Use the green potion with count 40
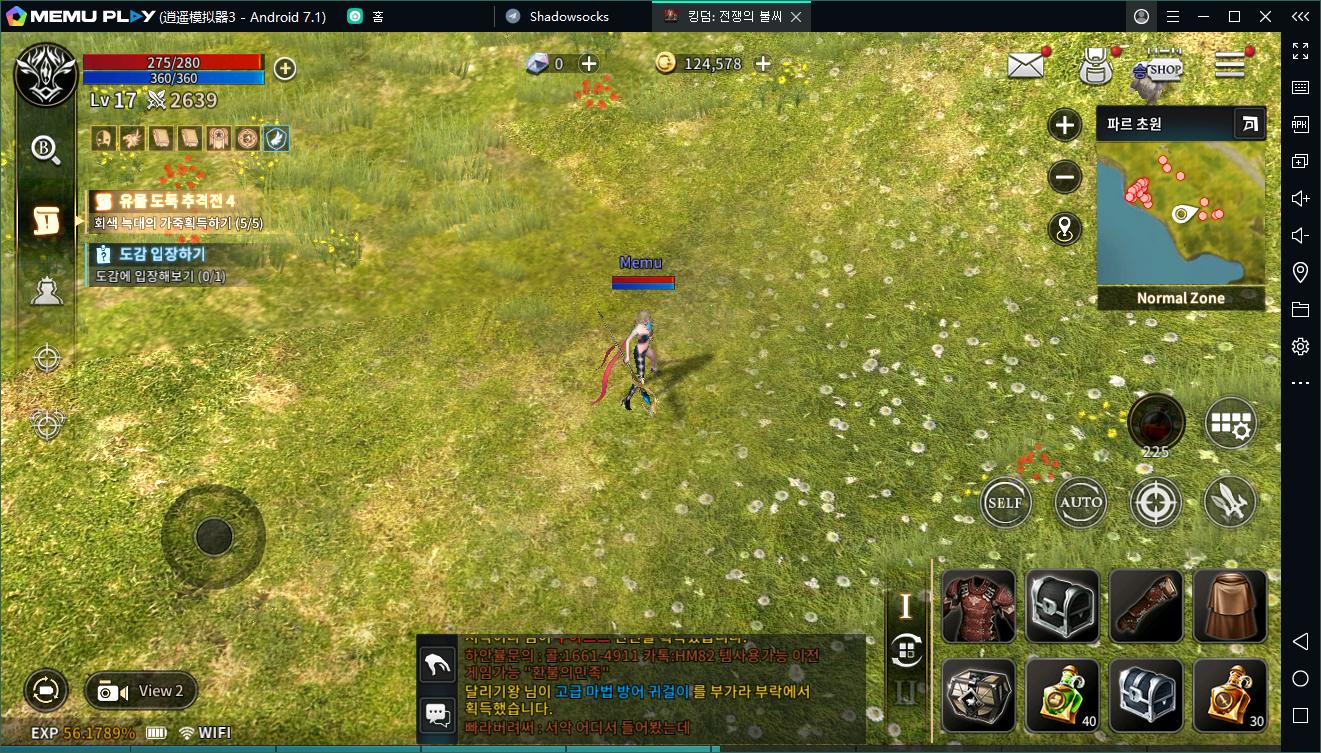This screenshot has width=1321, height=753. [1062, 694]
